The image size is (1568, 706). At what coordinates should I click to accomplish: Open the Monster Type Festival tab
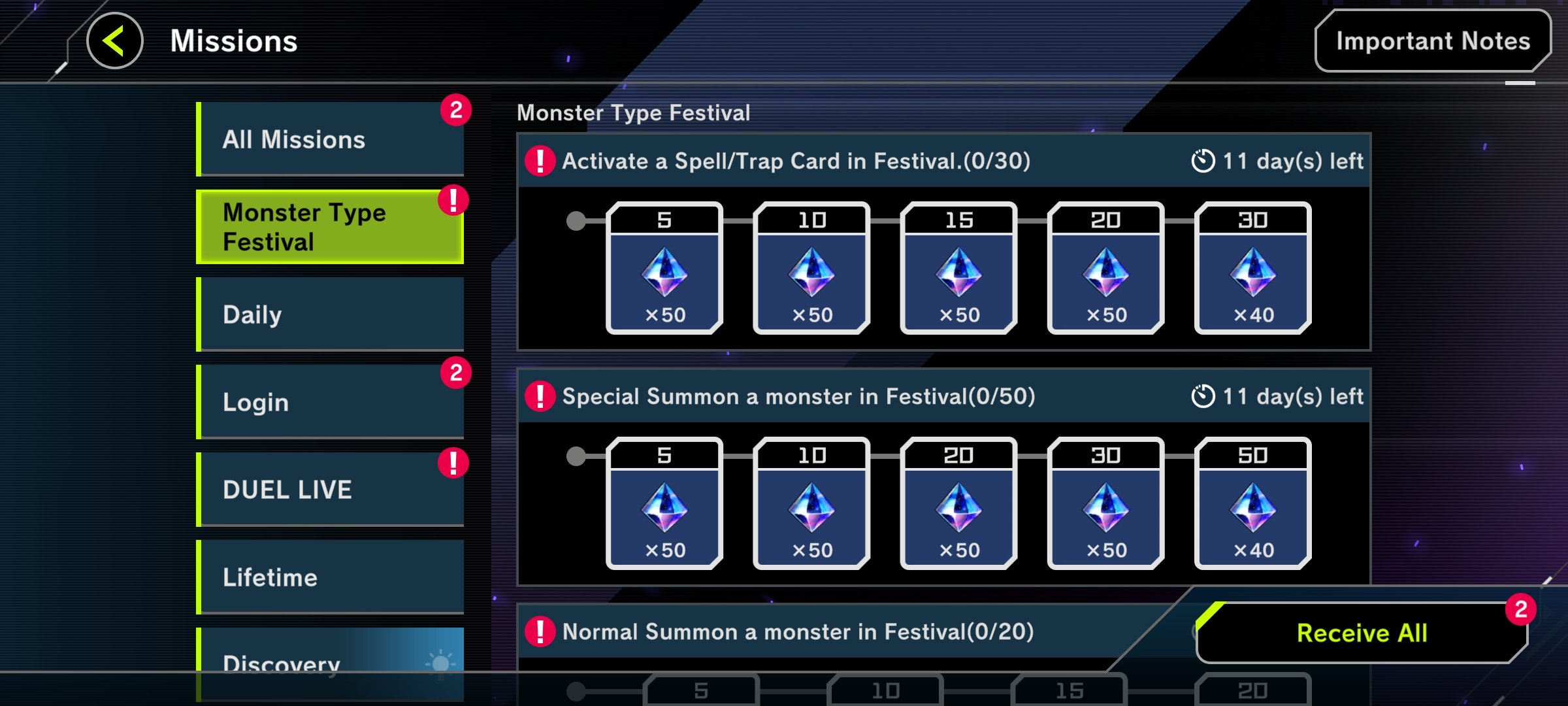330,226
